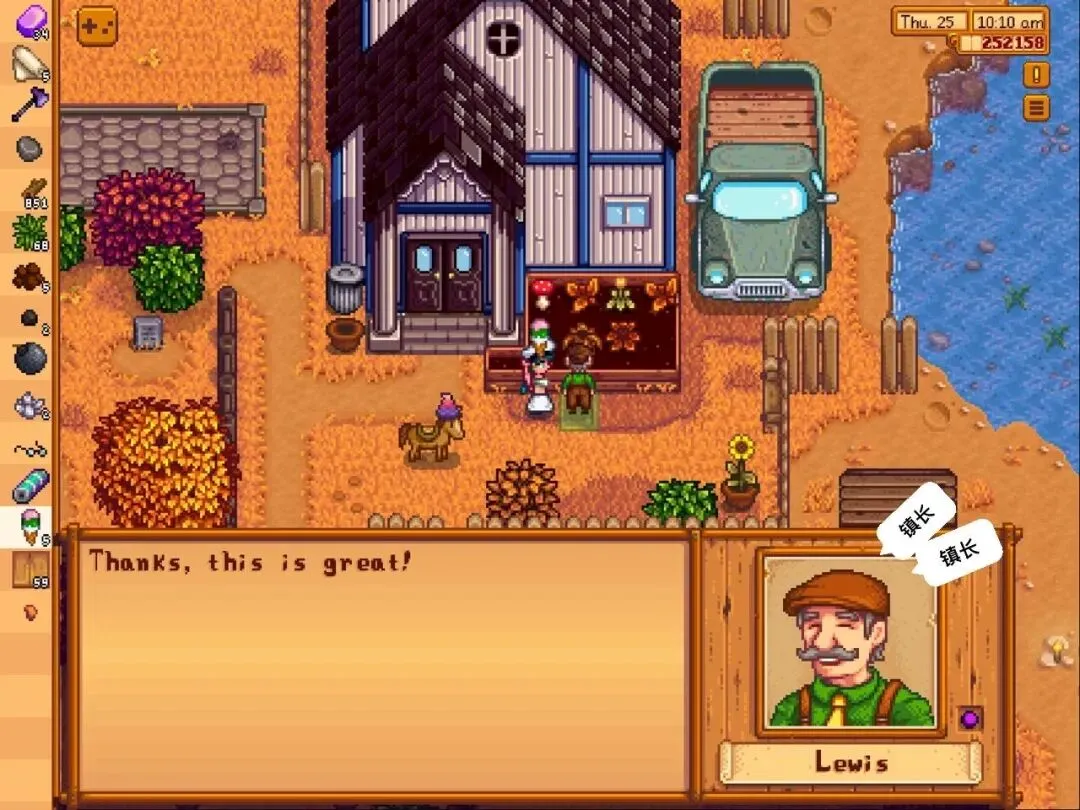Screen dimensions: 1080x810
Task: Choose the wooden floor tile stack of 59
Action: (x=30, y=570)
